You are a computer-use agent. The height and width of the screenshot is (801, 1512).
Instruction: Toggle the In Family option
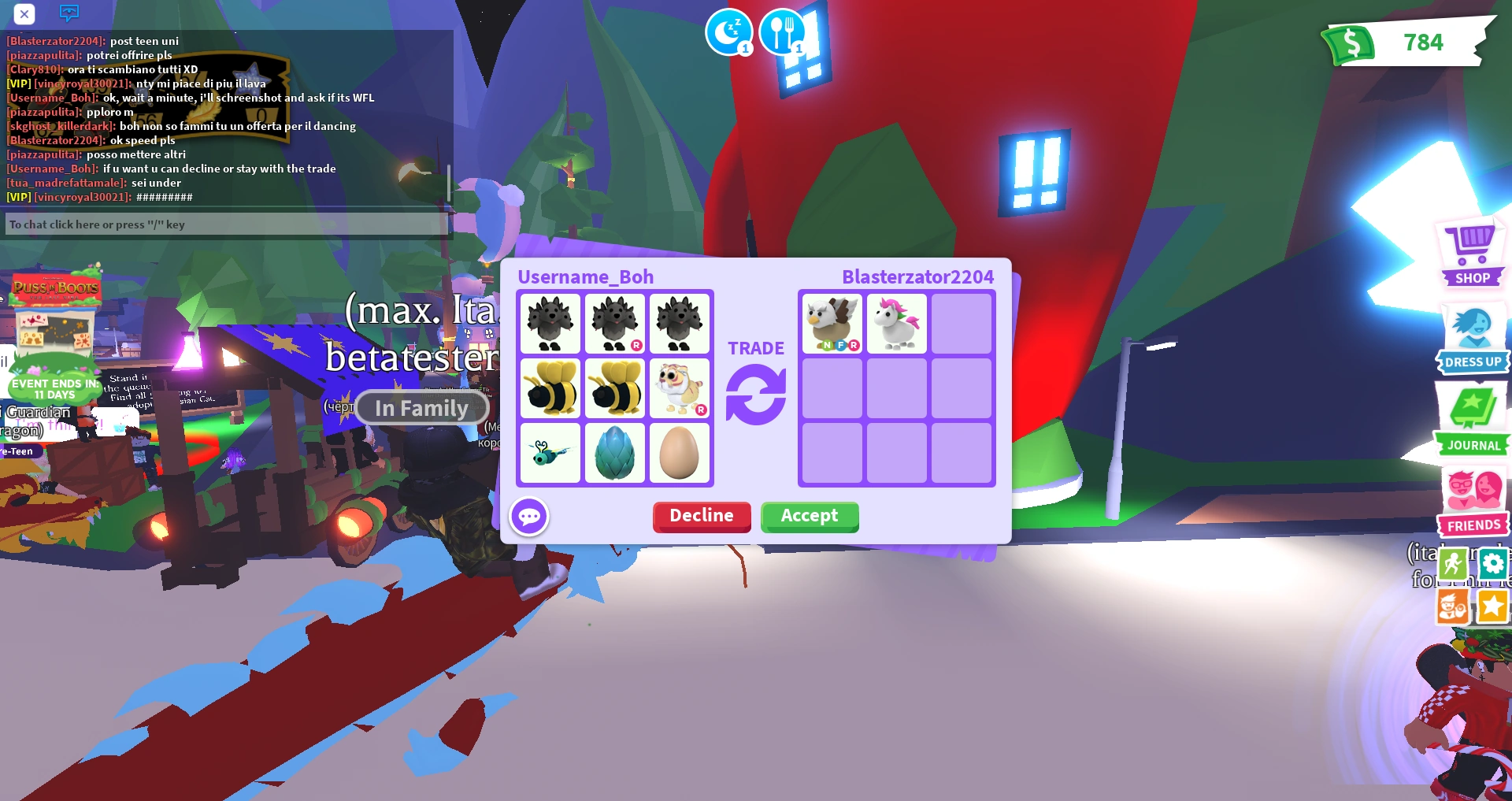(x=422, y=408)
